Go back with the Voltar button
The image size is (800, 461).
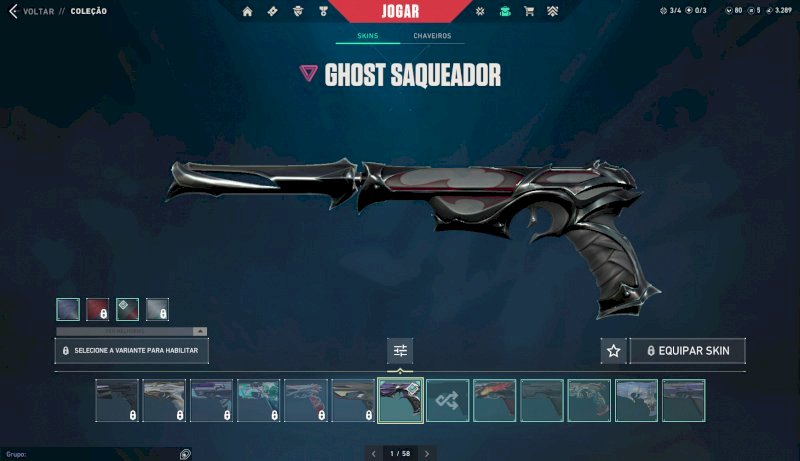[x=32, y=11]
